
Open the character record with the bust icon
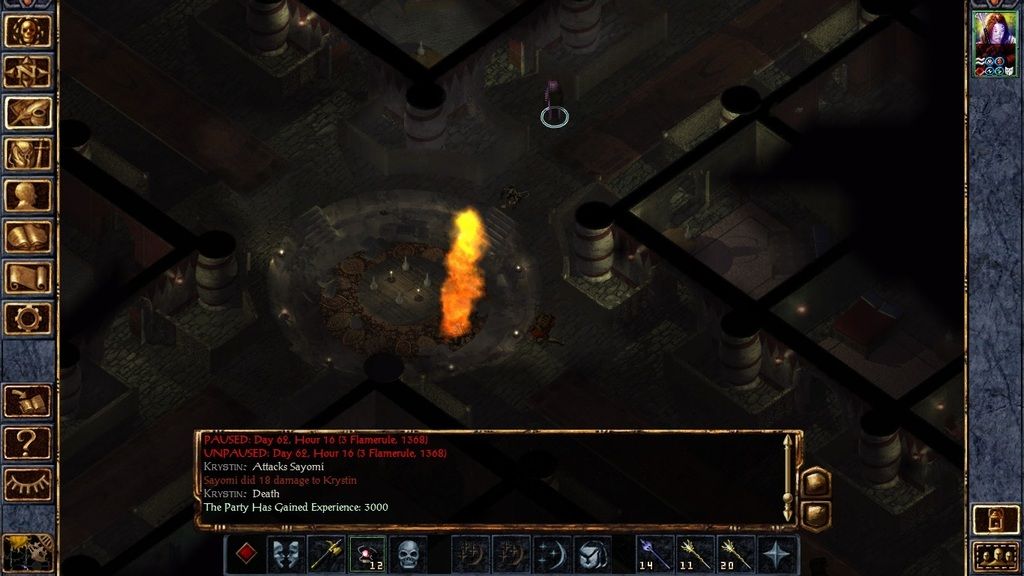28,194
